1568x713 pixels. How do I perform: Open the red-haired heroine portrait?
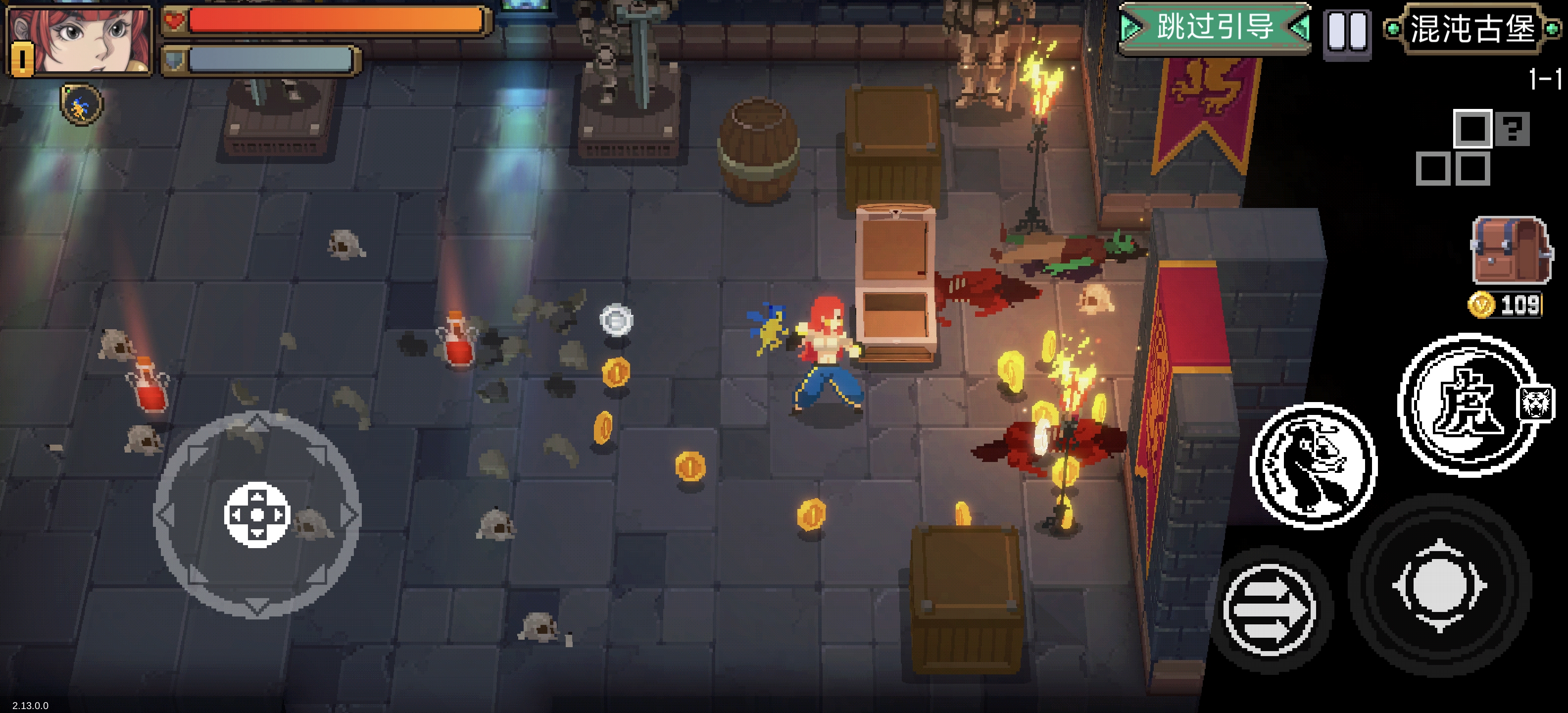[79, 42]
